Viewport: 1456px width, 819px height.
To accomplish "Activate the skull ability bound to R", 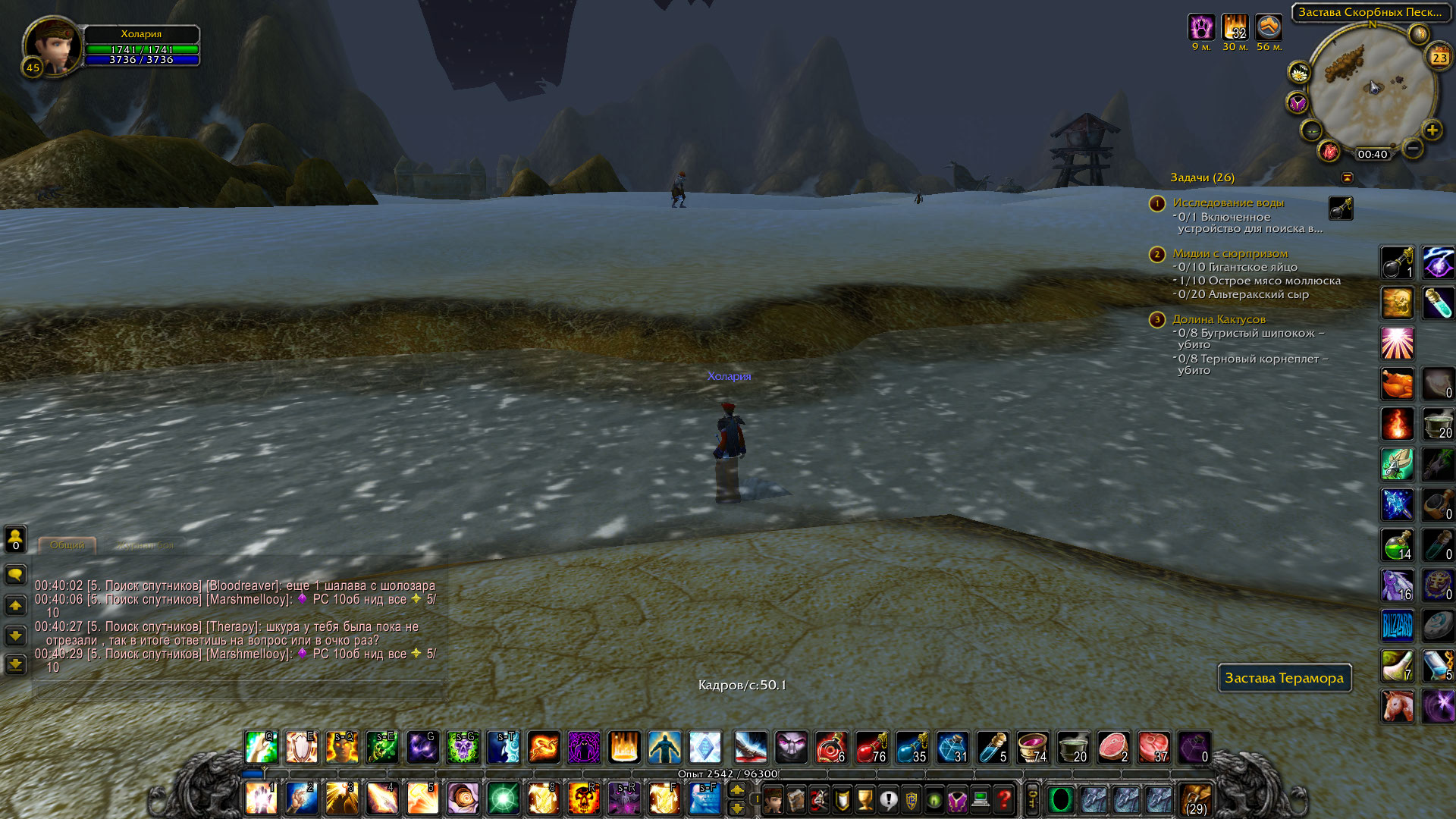I will point(584,799).
